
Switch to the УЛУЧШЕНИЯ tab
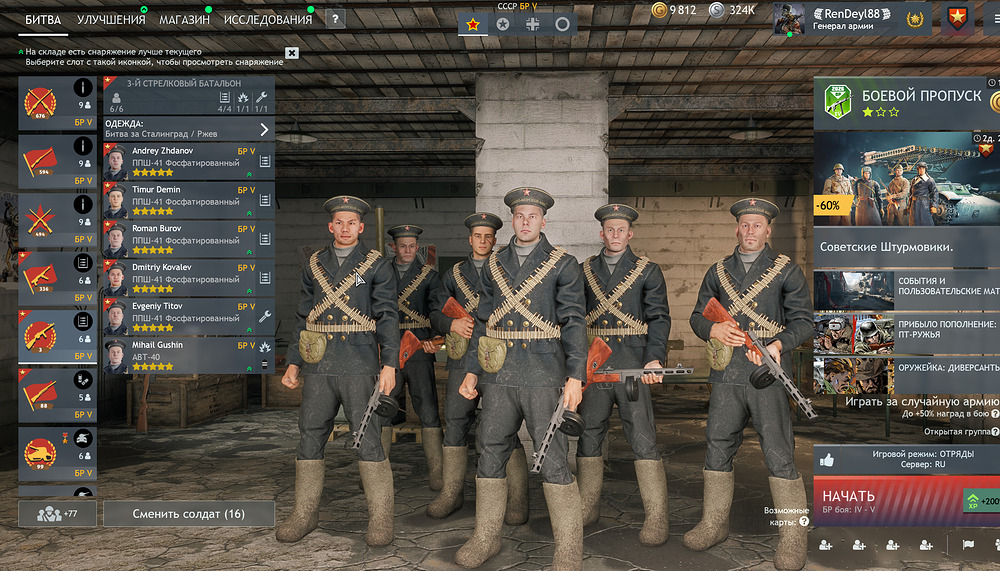click(111, 19)
